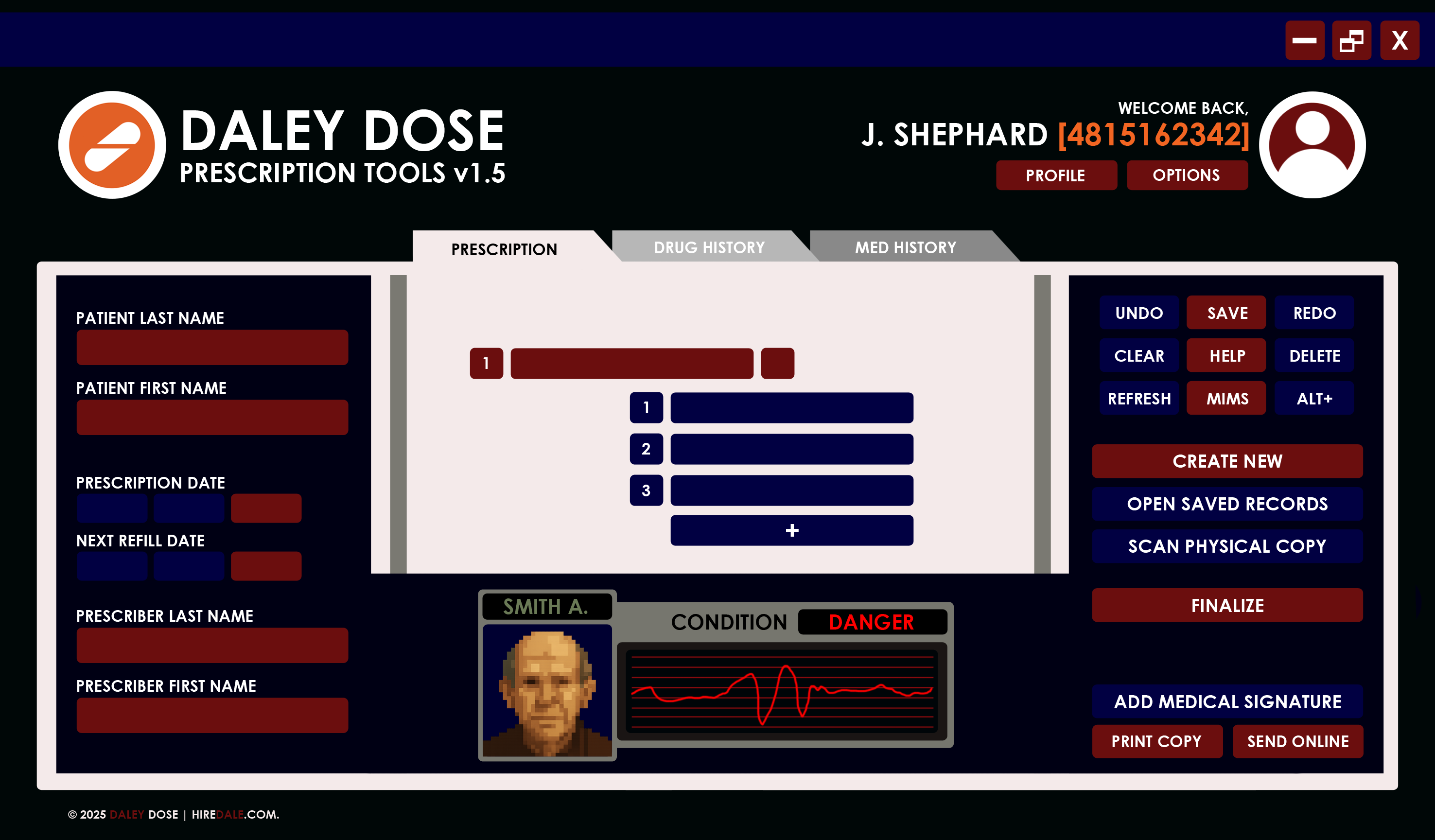Open the Med History tab
The height and width of the screenshot is (840, 1435).
tap(906, 248)
